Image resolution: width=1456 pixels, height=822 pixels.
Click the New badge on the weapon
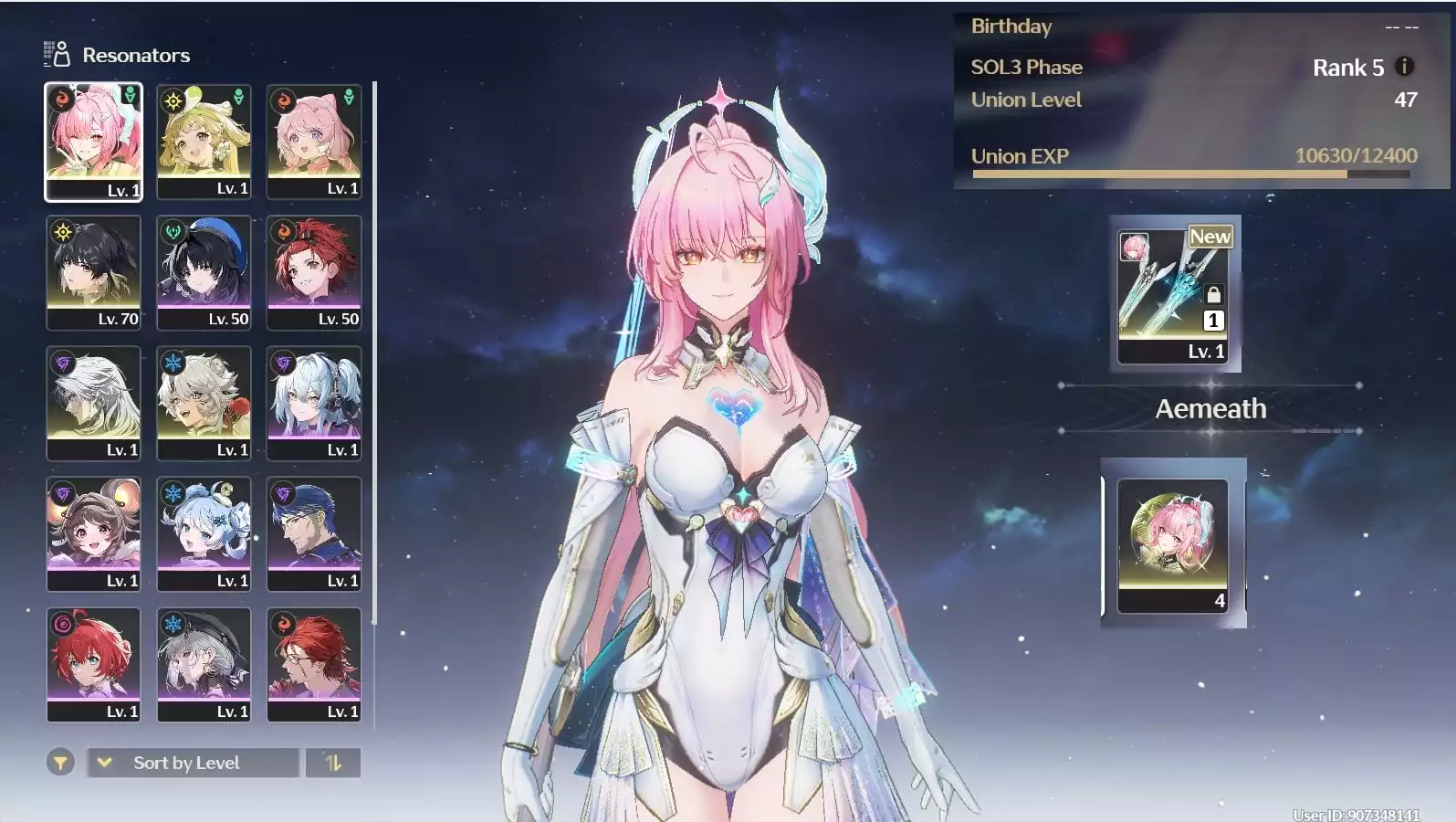pyautogui.click(x=1210, y=236)
